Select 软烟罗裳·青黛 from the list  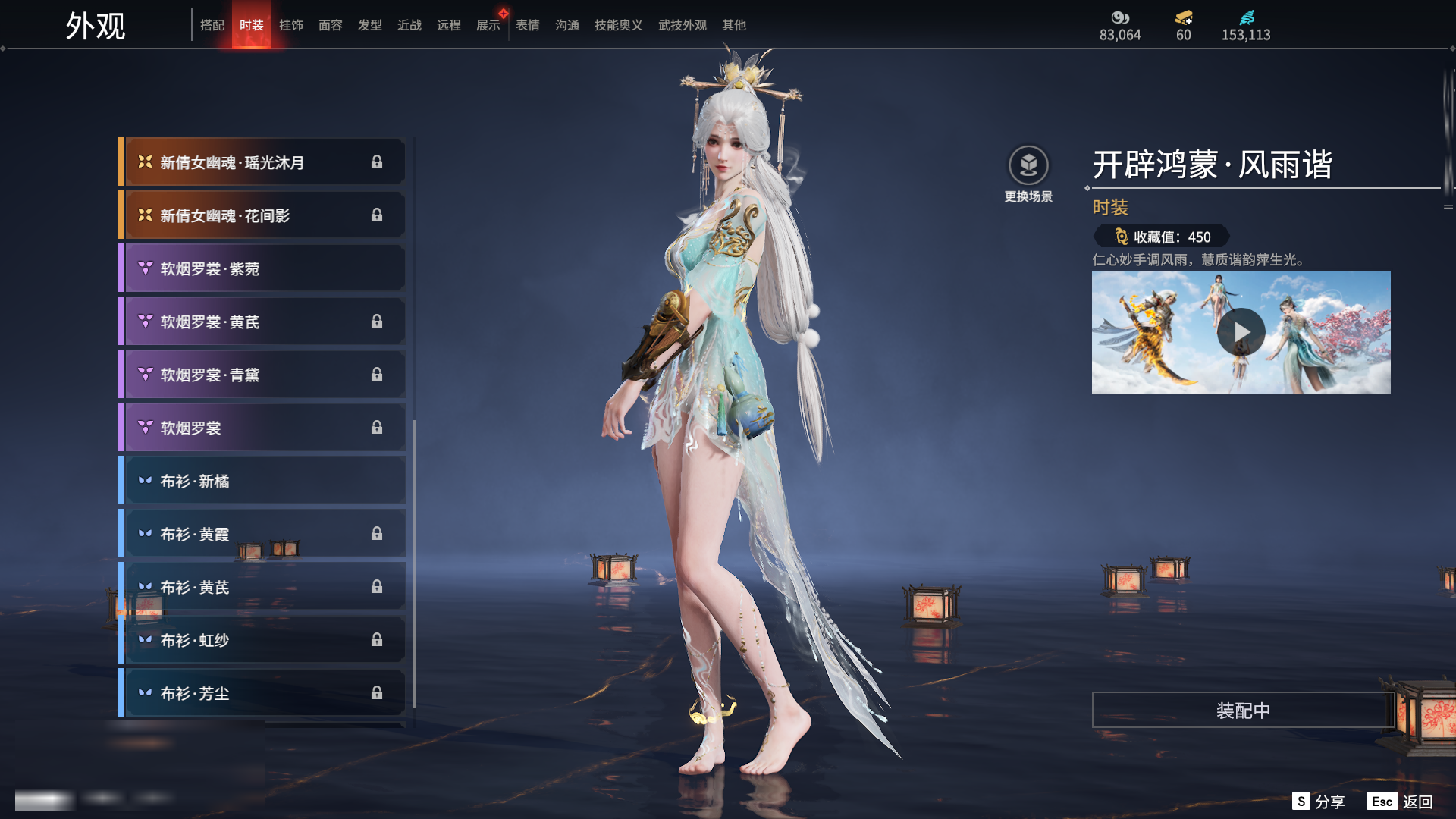pos(262,375)
